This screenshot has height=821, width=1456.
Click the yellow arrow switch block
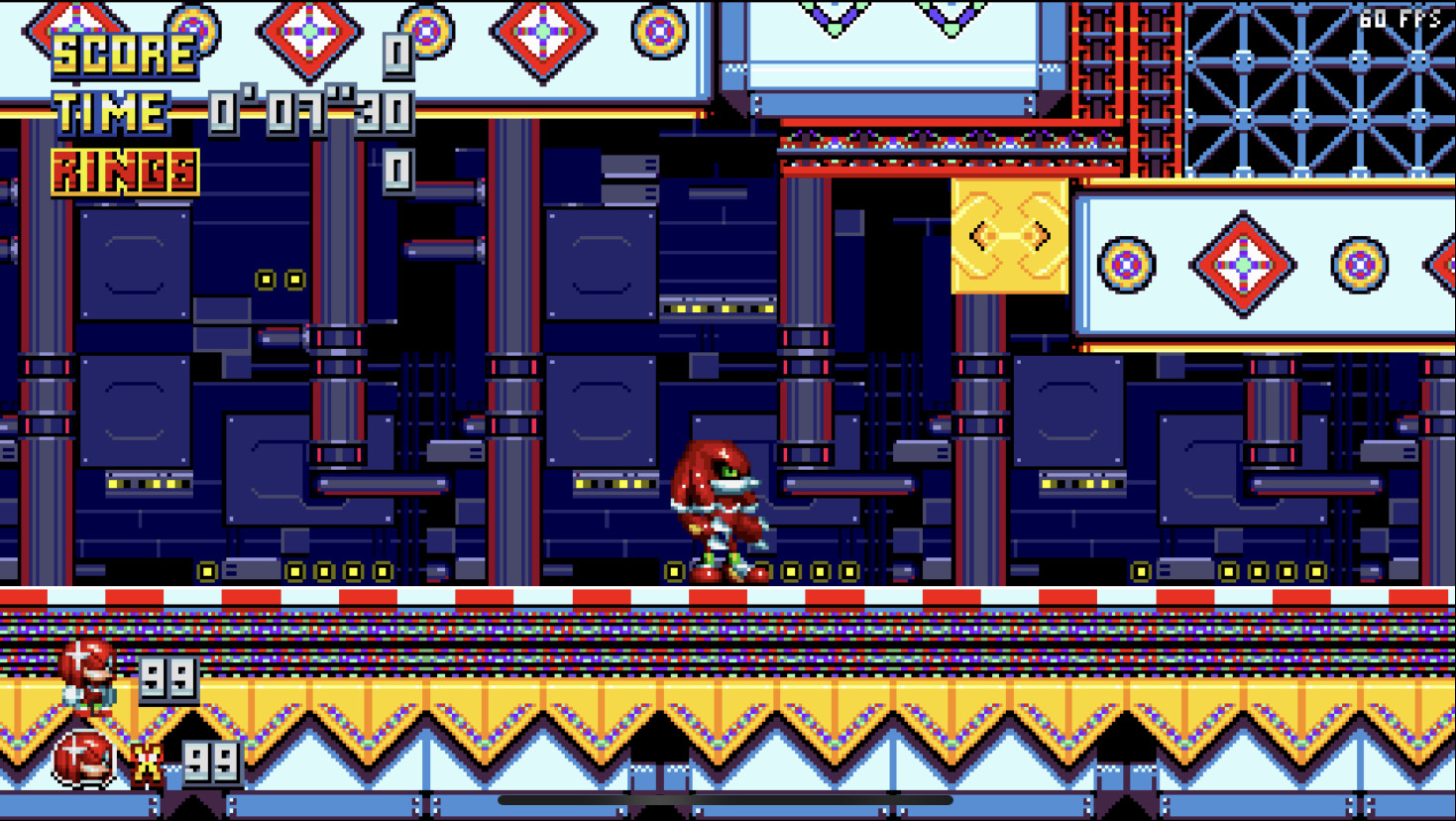(x=1009, y=235)
